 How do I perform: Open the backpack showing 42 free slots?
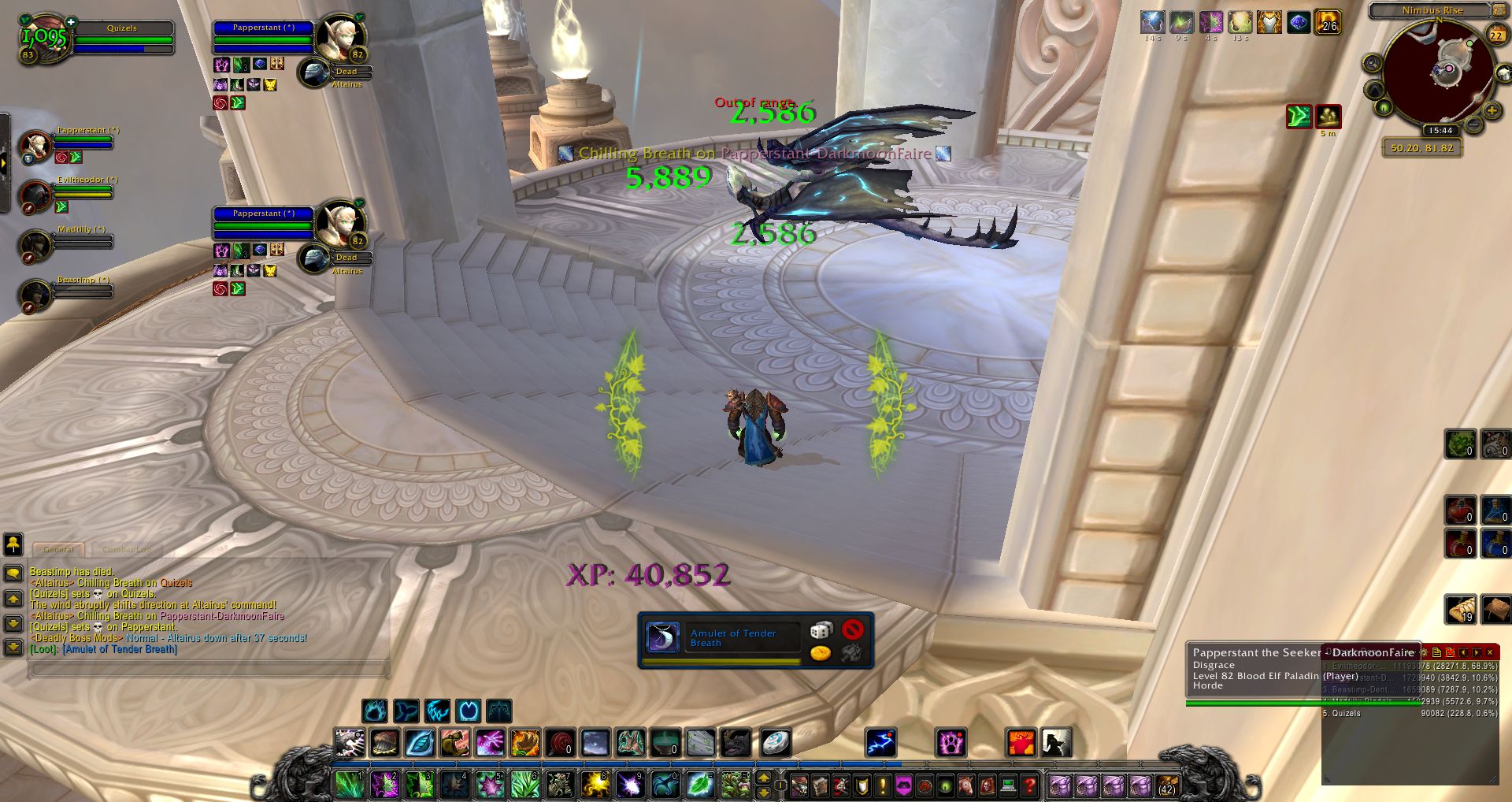[1166, 785]
